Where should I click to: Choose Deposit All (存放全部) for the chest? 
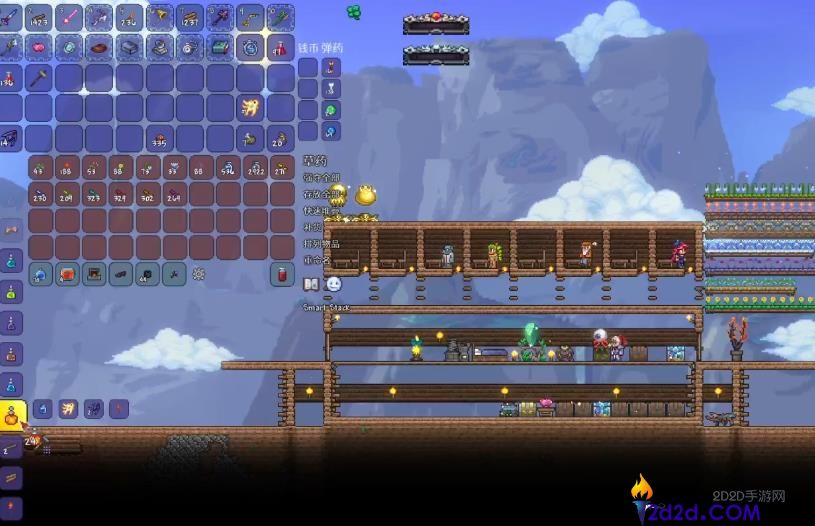point(321,196)
